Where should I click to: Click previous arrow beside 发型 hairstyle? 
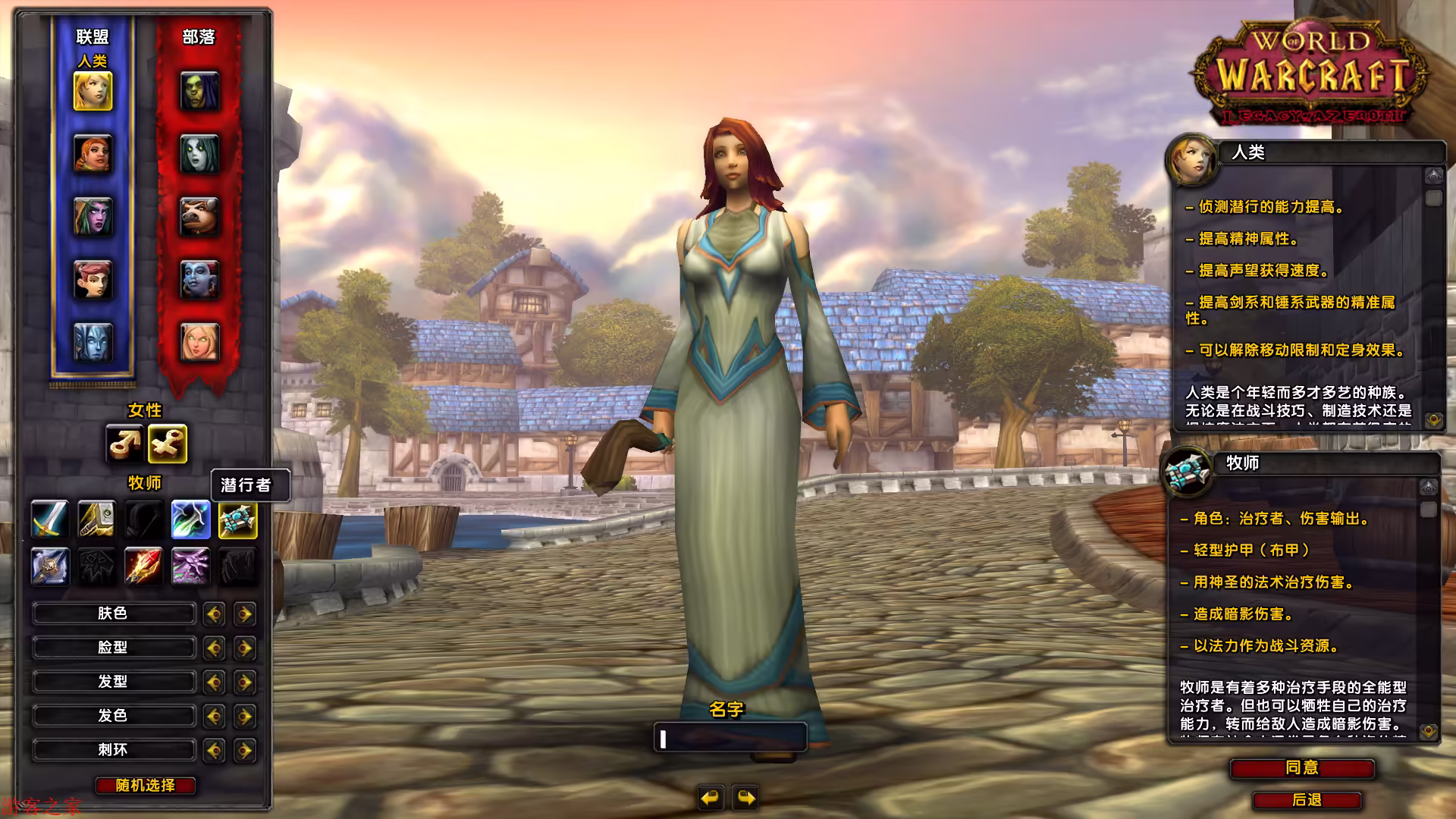pyautogui.click(x=215, y=682)
